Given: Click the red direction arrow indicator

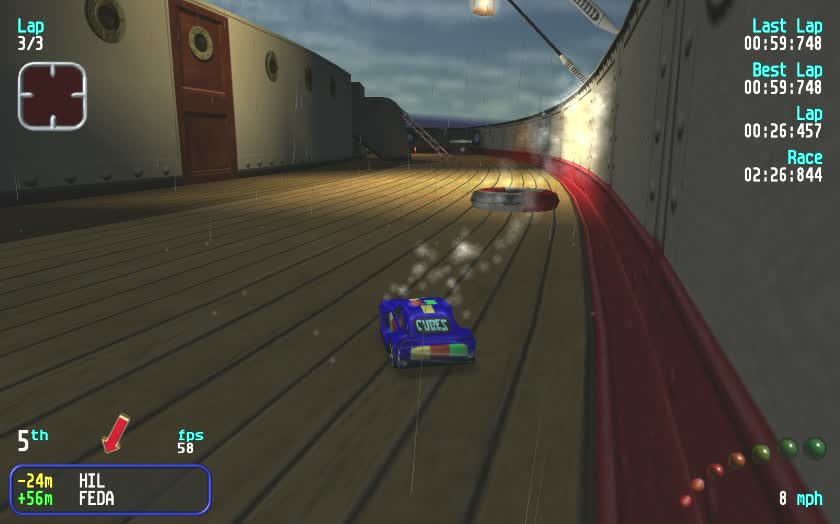Looking at the screenshot, I should [116, 432].
